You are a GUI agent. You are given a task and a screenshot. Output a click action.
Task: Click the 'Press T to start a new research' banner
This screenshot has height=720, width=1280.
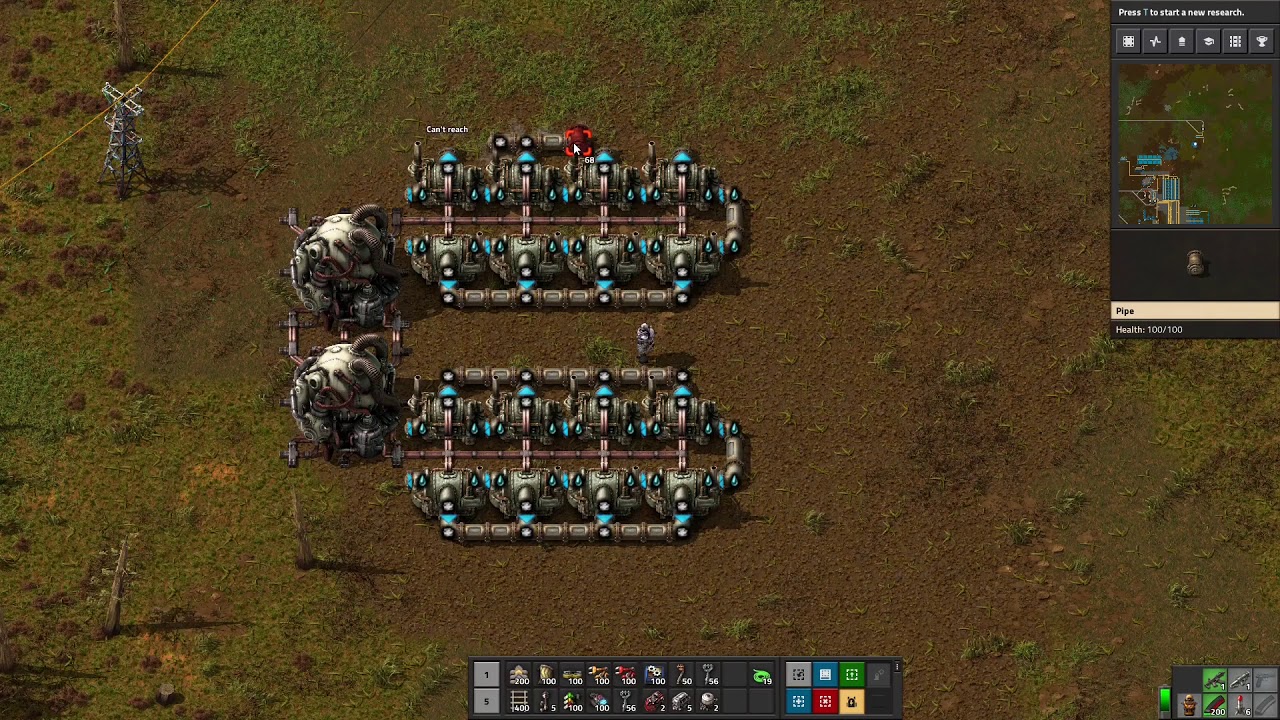click(x=1196, y=12)
